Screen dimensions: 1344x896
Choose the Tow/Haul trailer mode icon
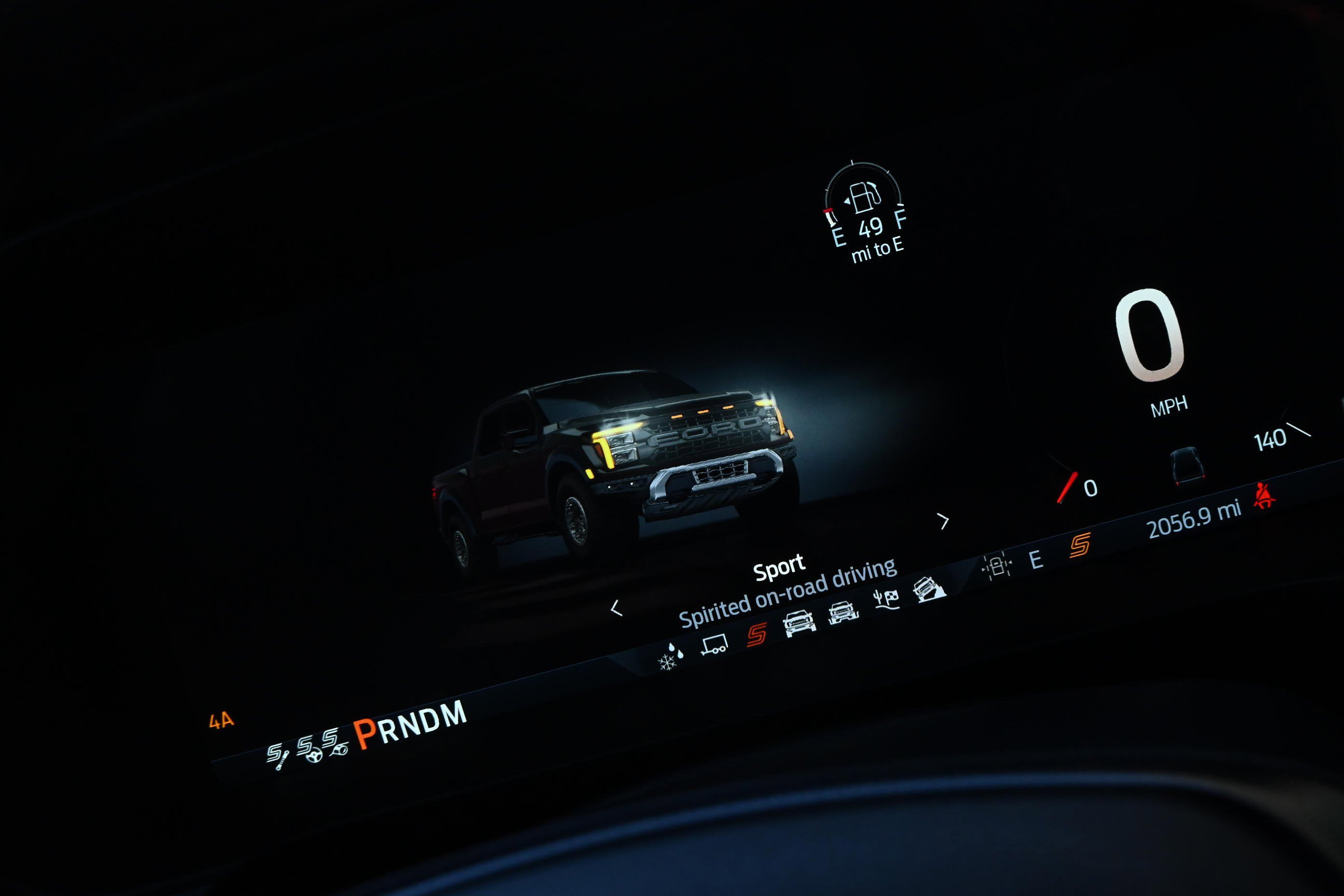click(714, 645)
